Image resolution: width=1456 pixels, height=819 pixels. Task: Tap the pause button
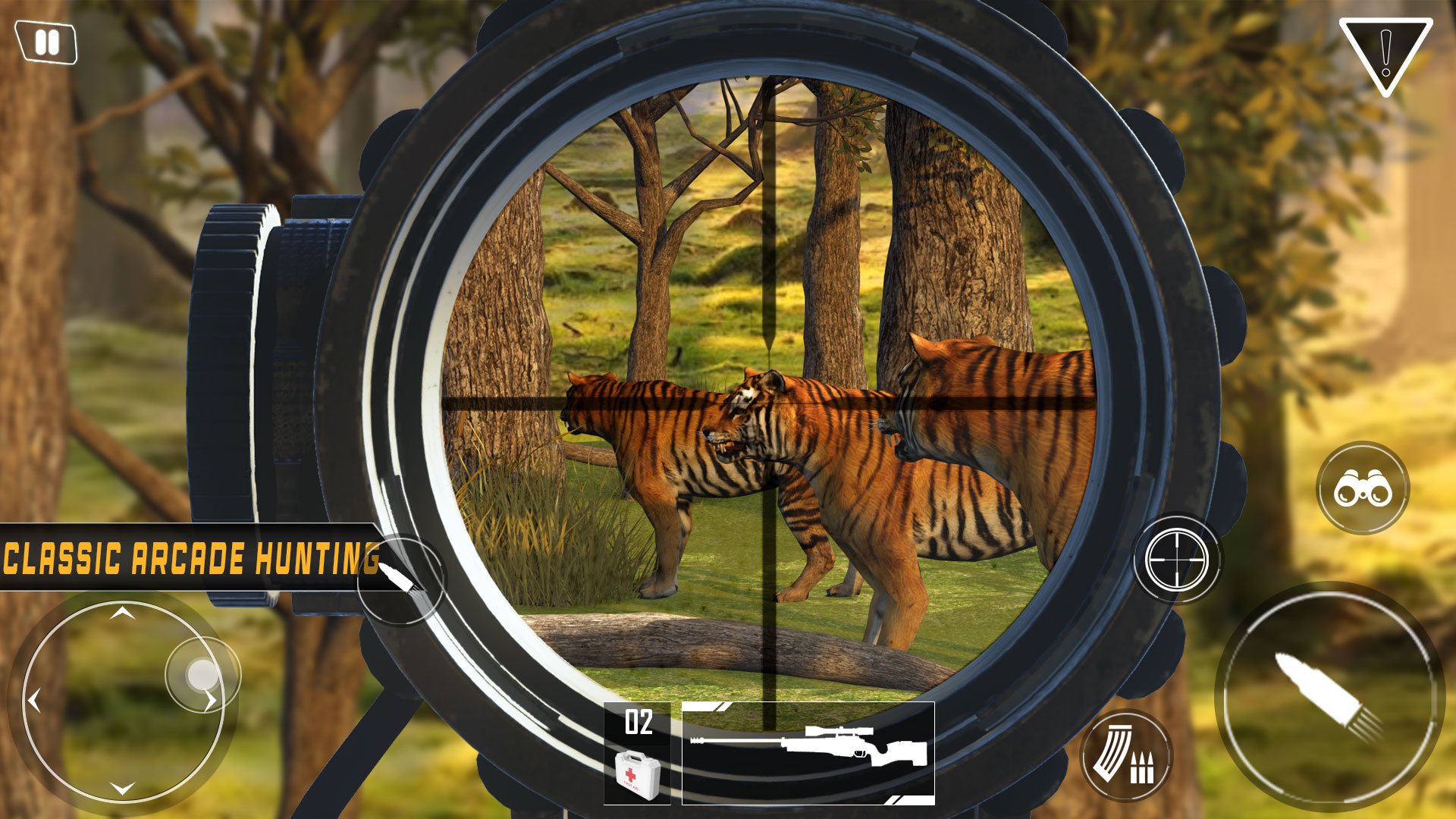pyautogui.click(x=45, y=43)
